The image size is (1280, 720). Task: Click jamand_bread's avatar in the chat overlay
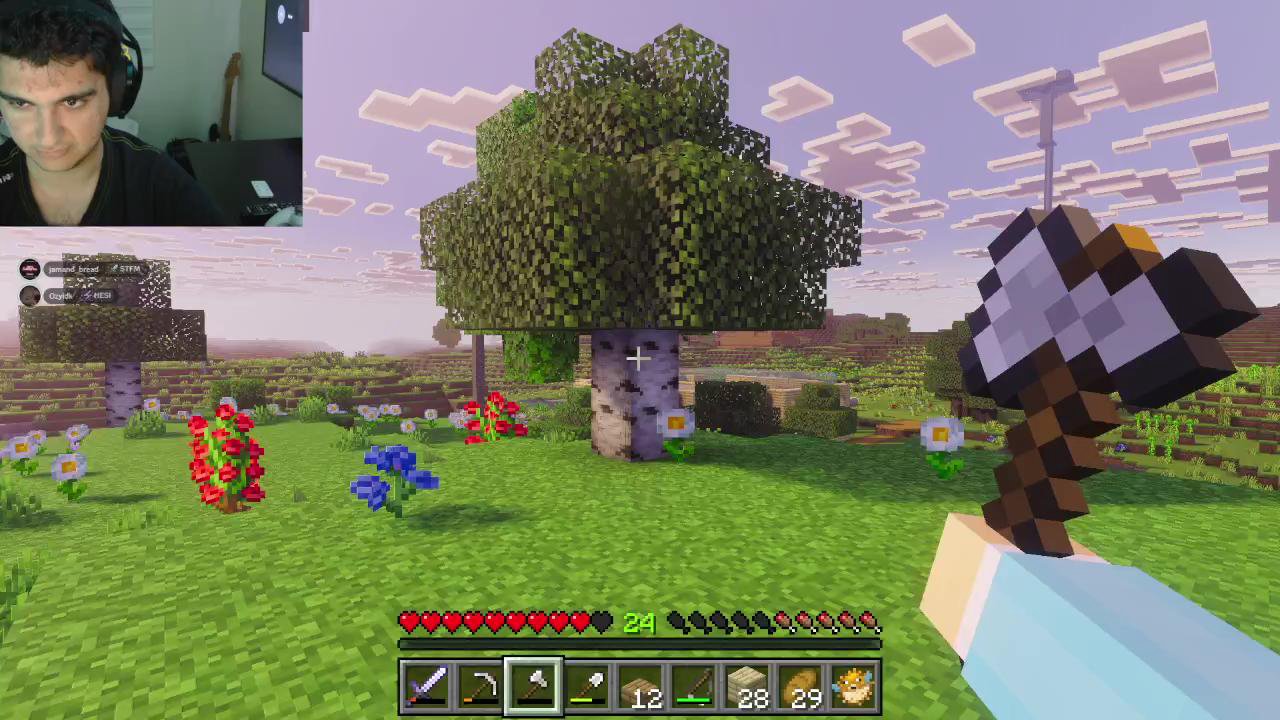pyautogui.click(x=30, y=268)
